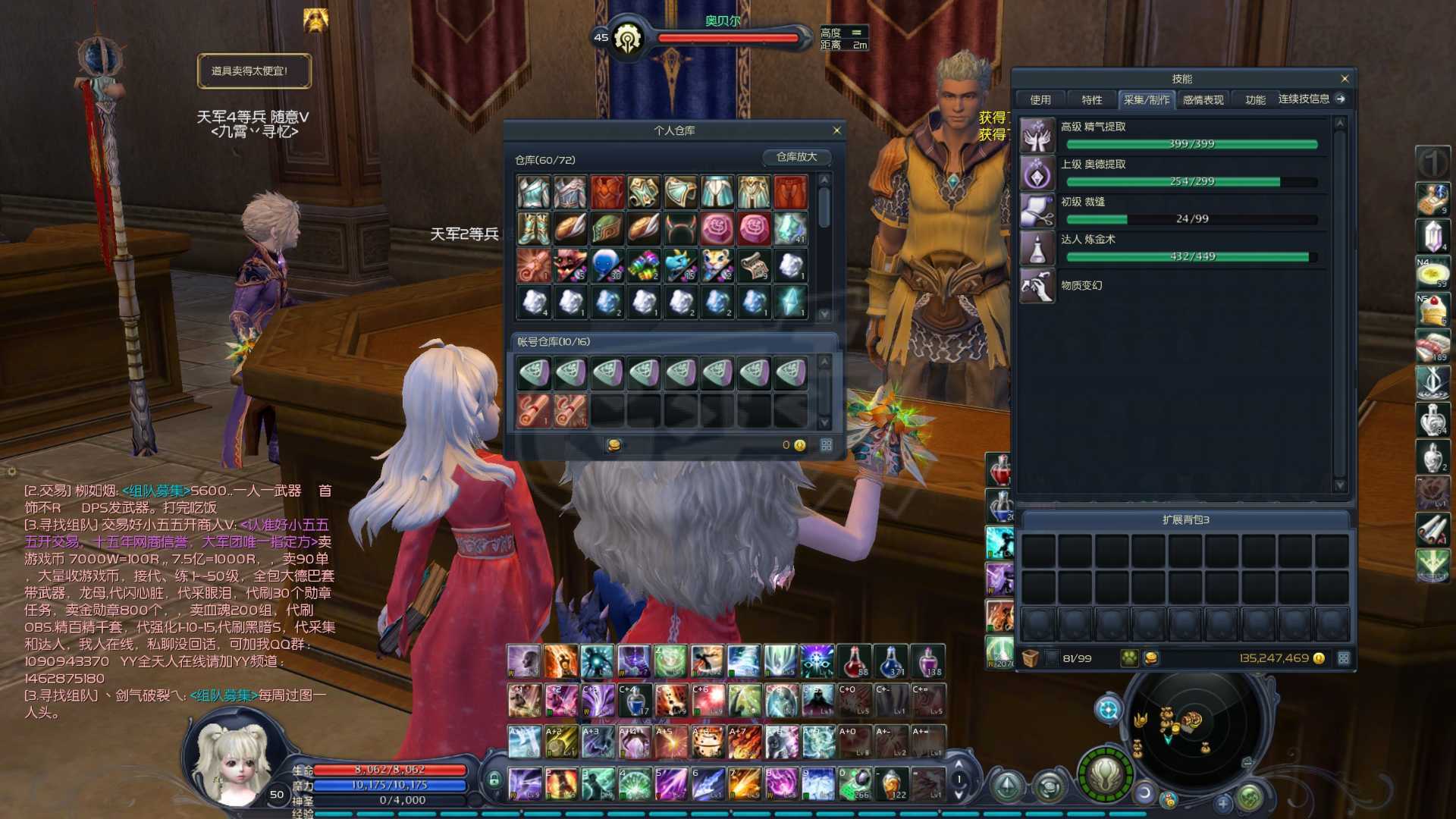Select the 感情表现 emotes tab
The width and height of the screenshot is (1456, 819).
1203,100
